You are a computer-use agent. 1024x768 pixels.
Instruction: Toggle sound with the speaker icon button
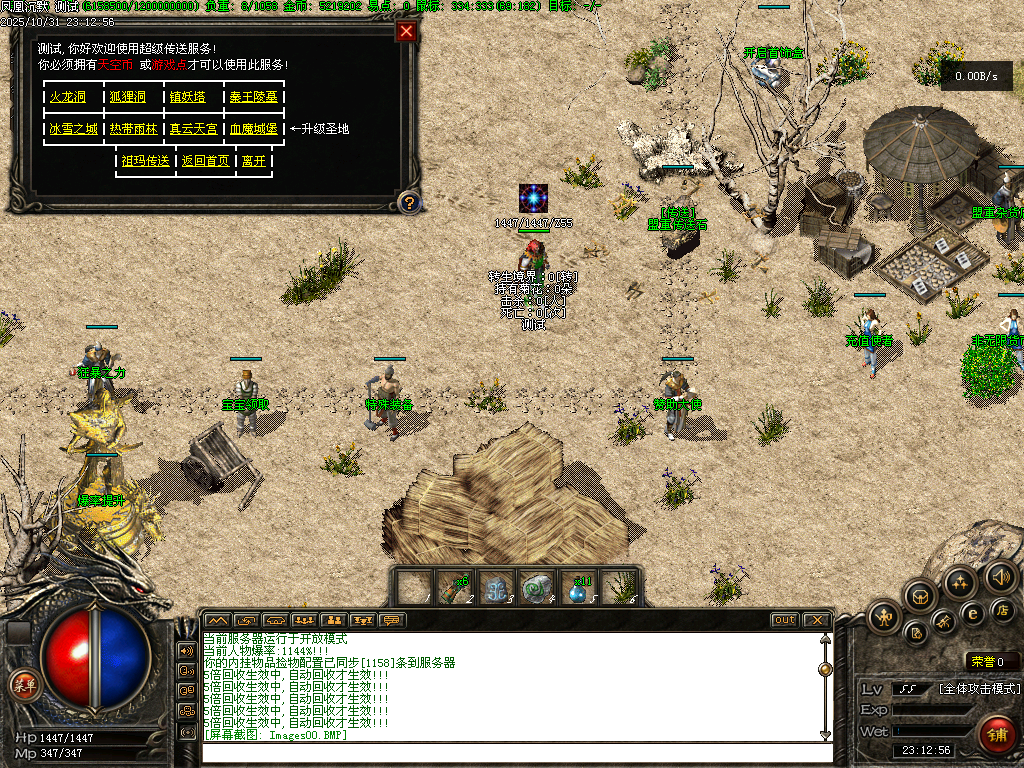[1001, 576]
